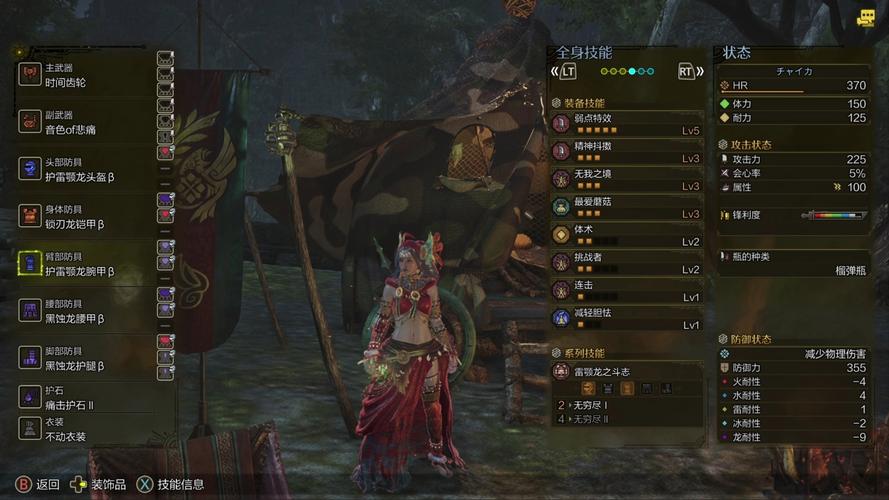This screenshot has height=500, width=889.
Task: Select the 连击 skill row
Action: point(627,291)
